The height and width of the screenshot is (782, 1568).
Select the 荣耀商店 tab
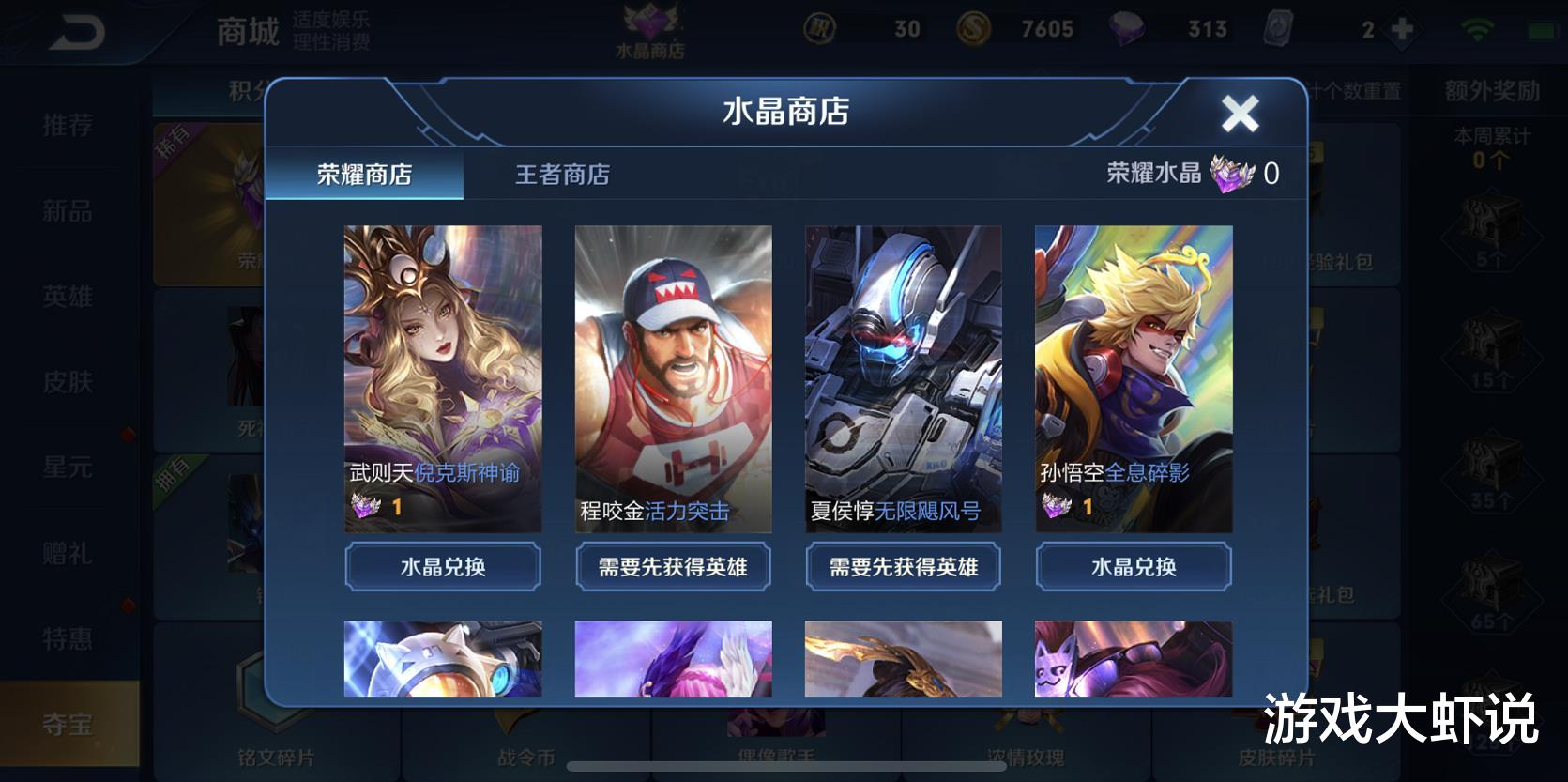pos(365,175)
